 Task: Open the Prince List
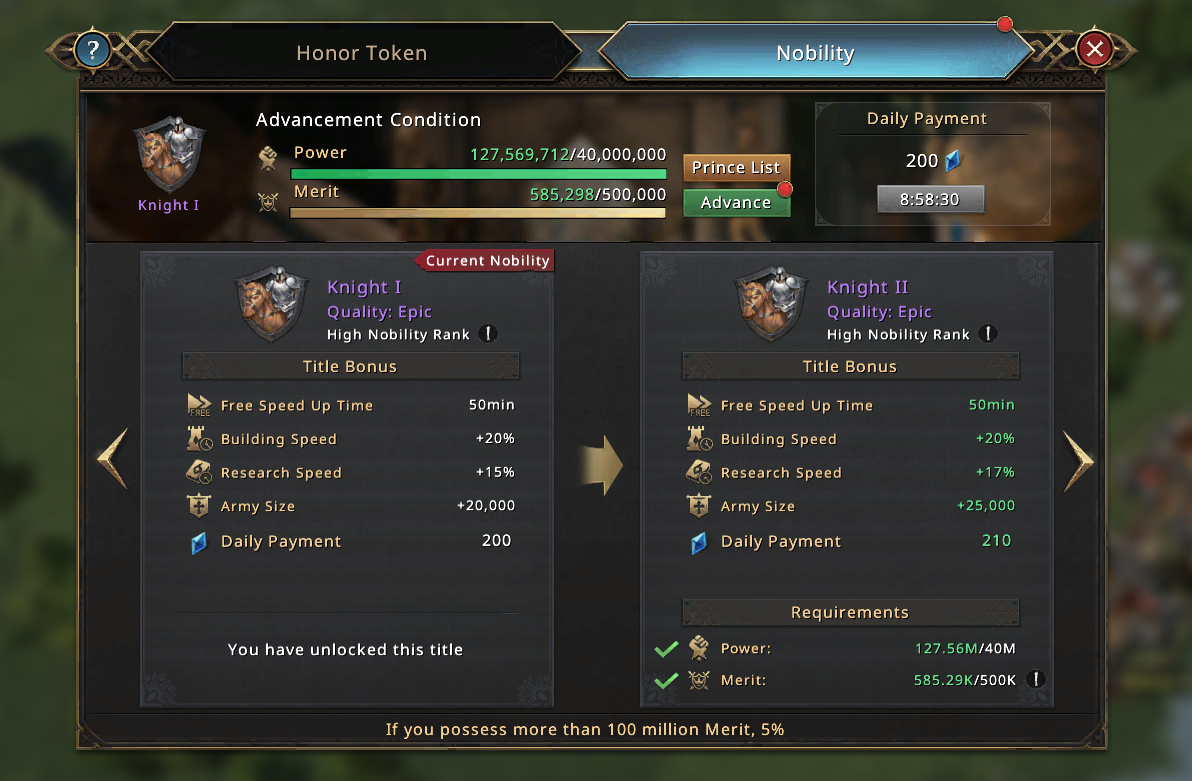click(736, 167)
